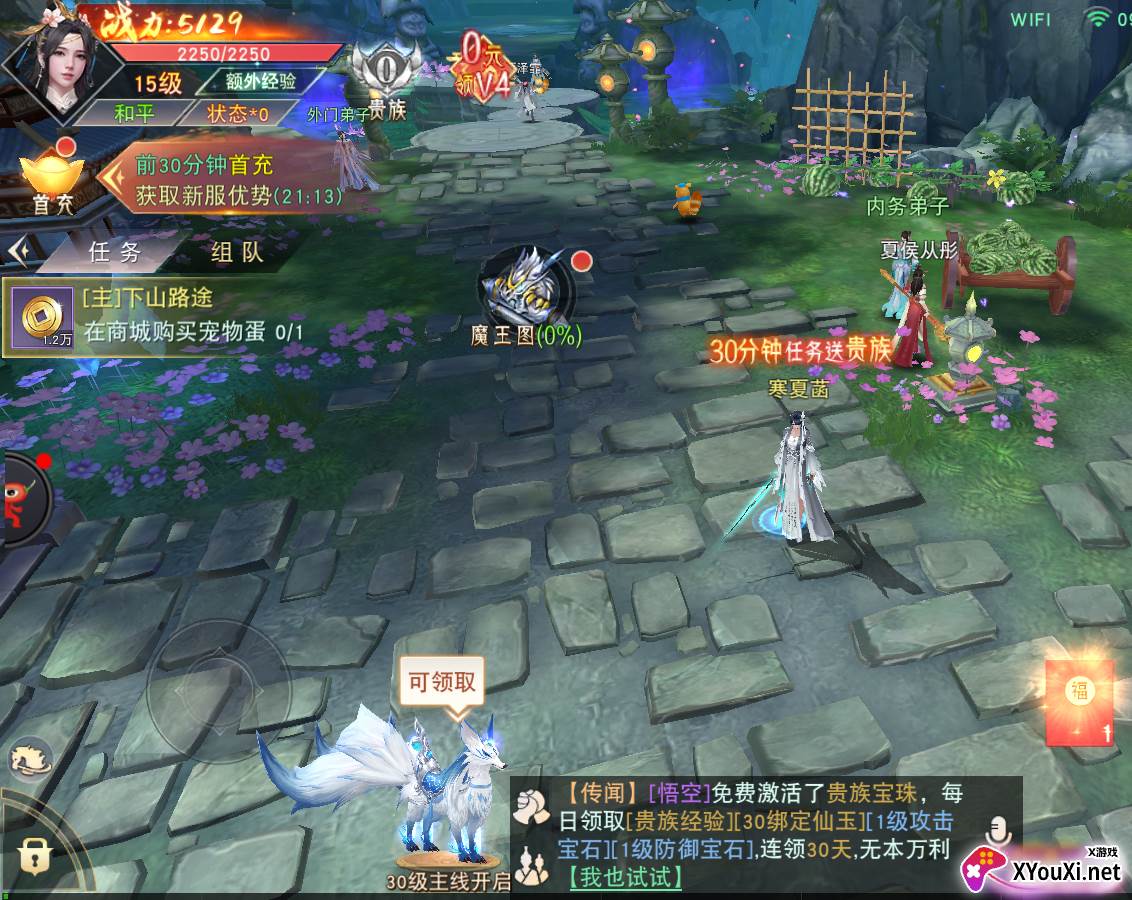Switch to the 组队 team tab
Image resolution: width=1132 pixels, height=900 pixels.
point(237,252)
